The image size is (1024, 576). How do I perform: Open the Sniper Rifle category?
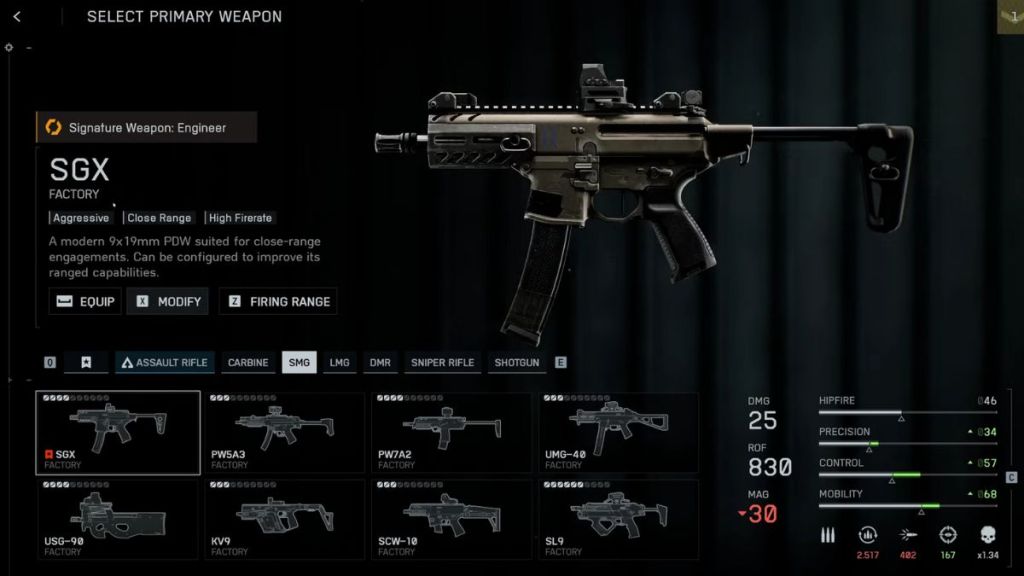[x=443, y=362]
